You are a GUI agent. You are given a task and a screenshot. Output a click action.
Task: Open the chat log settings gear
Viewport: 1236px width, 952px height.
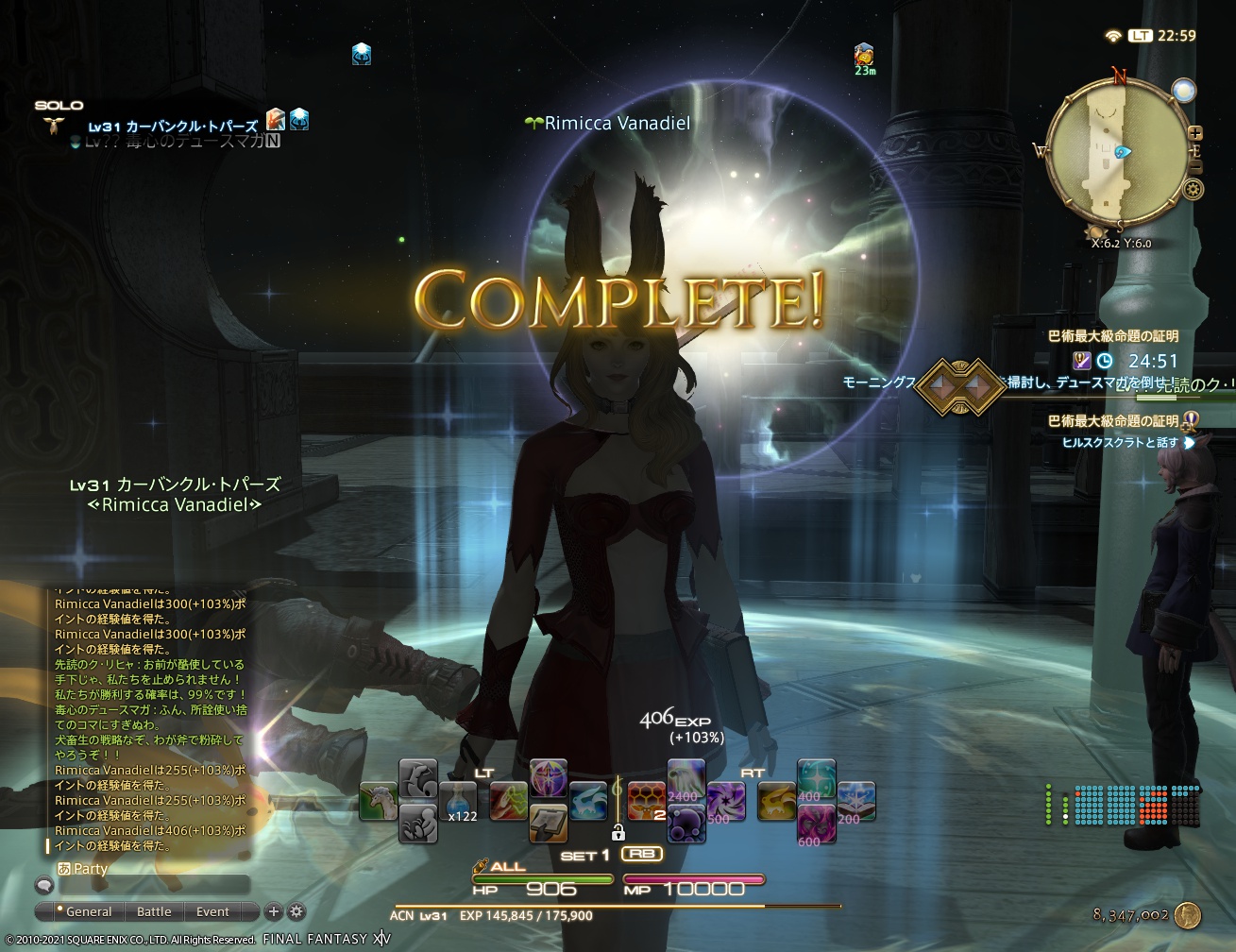296,912
